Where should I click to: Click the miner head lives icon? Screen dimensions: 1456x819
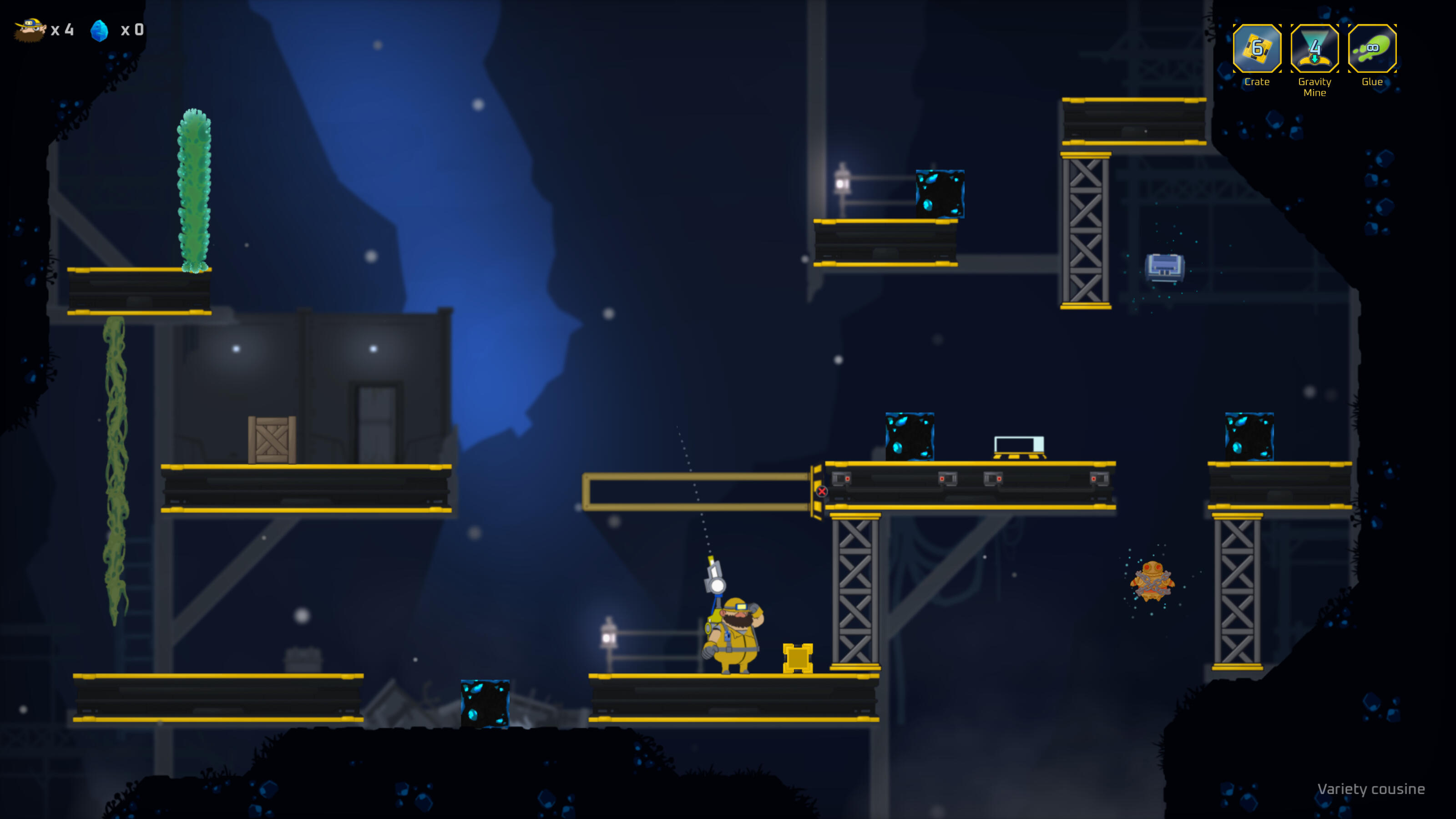pyautogui.click(x=31, y=31)
